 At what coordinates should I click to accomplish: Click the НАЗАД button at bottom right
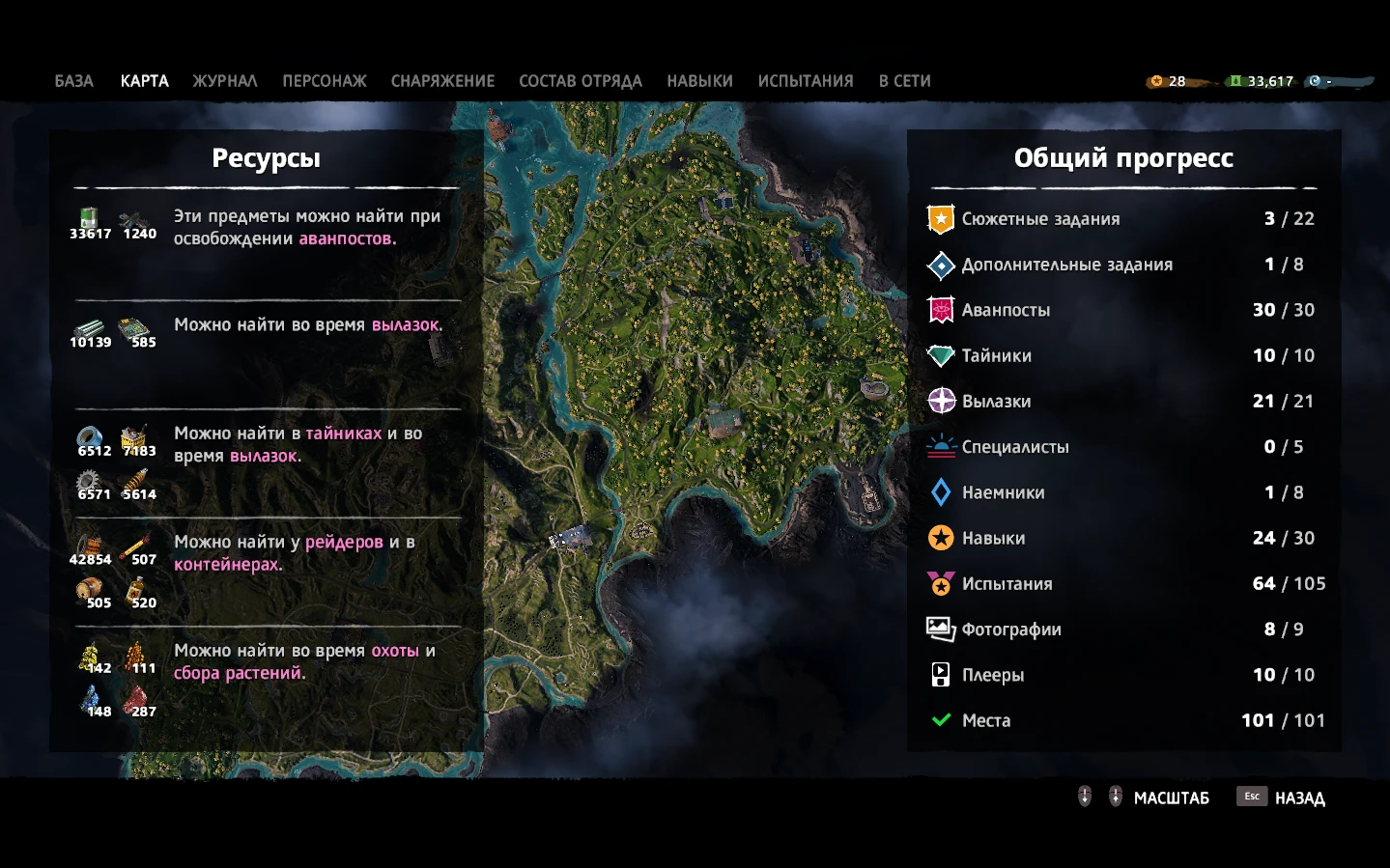coord(1298,798)
